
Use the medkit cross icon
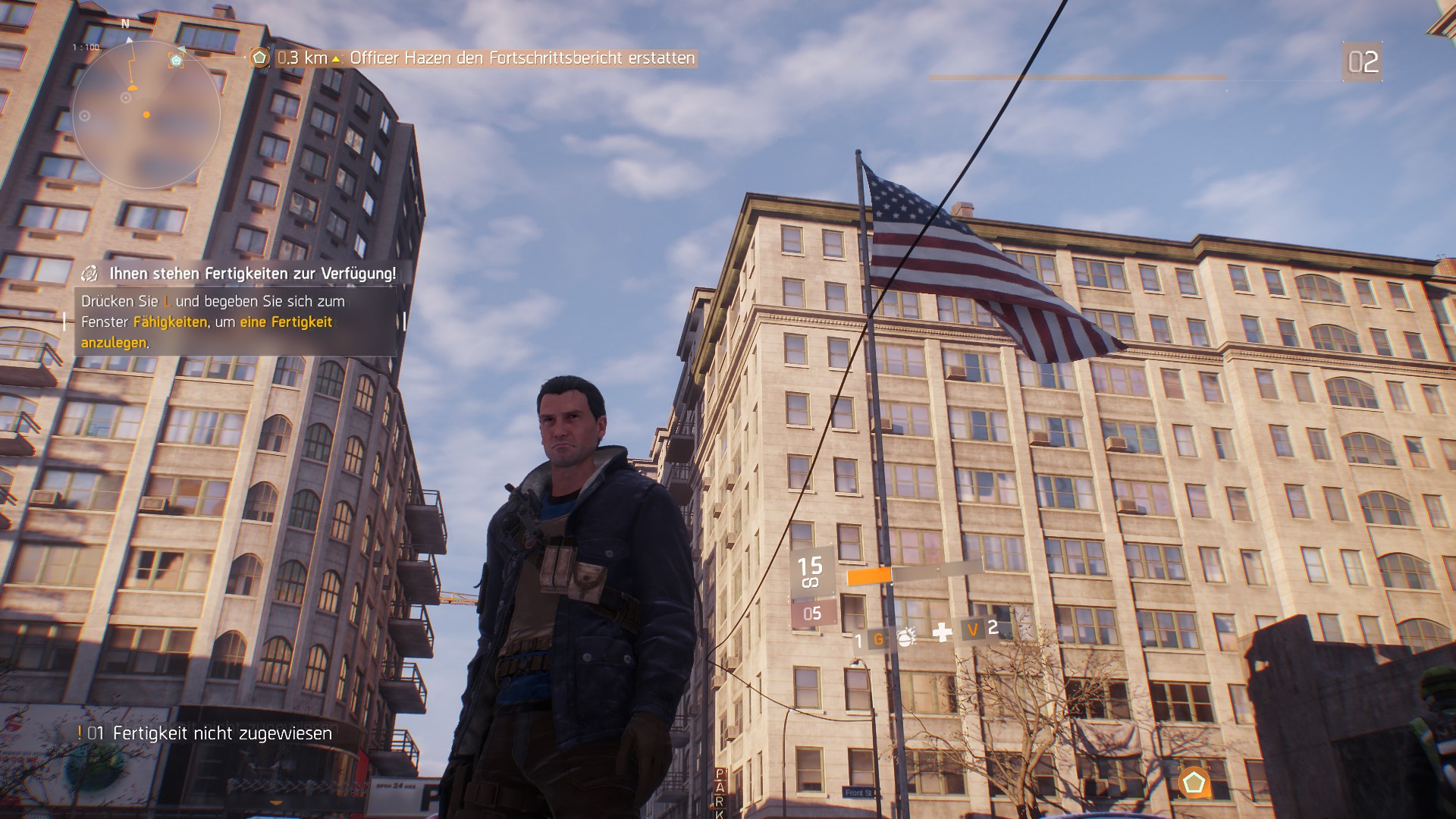click(942, 632)
